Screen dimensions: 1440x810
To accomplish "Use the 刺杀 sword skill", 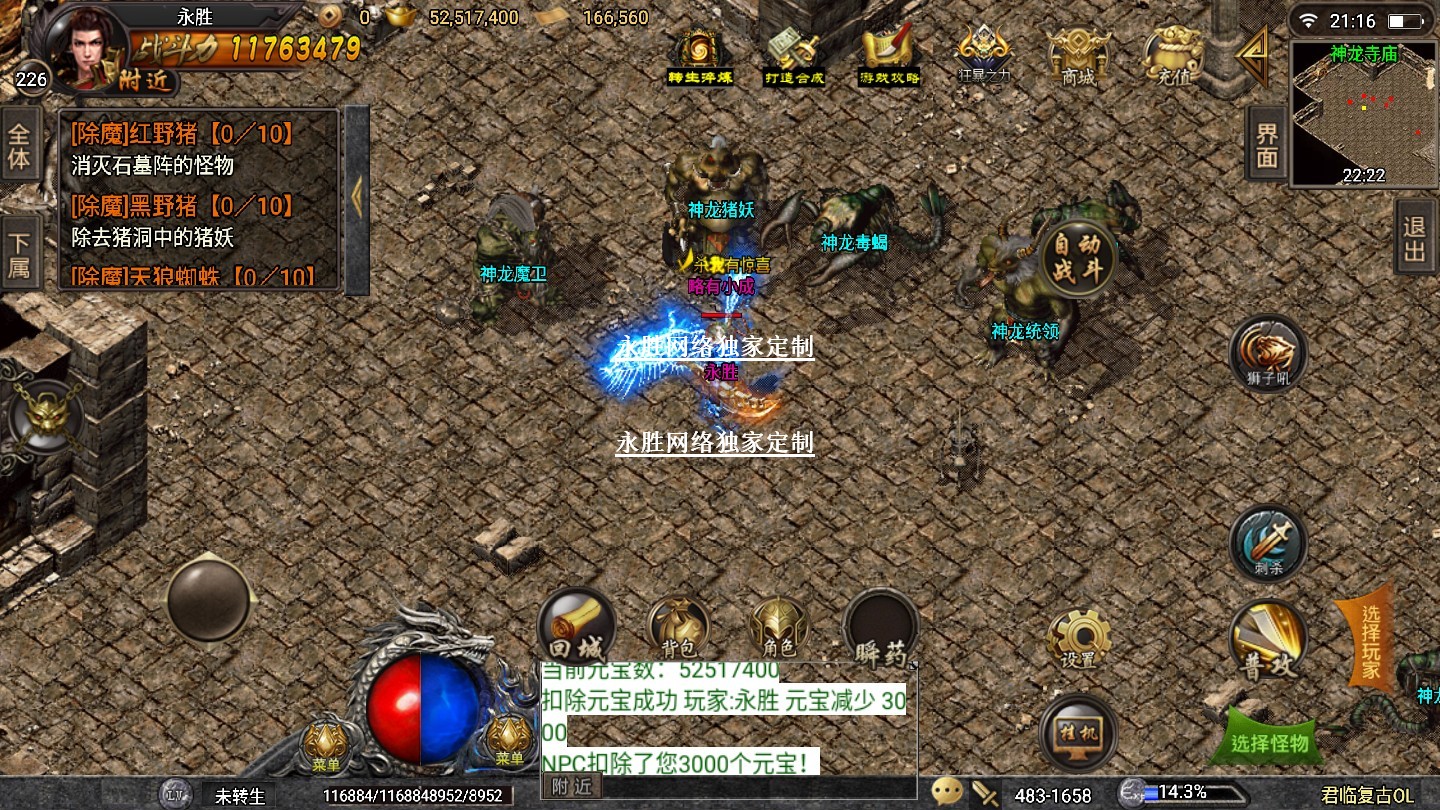I will pos(1268,543).
